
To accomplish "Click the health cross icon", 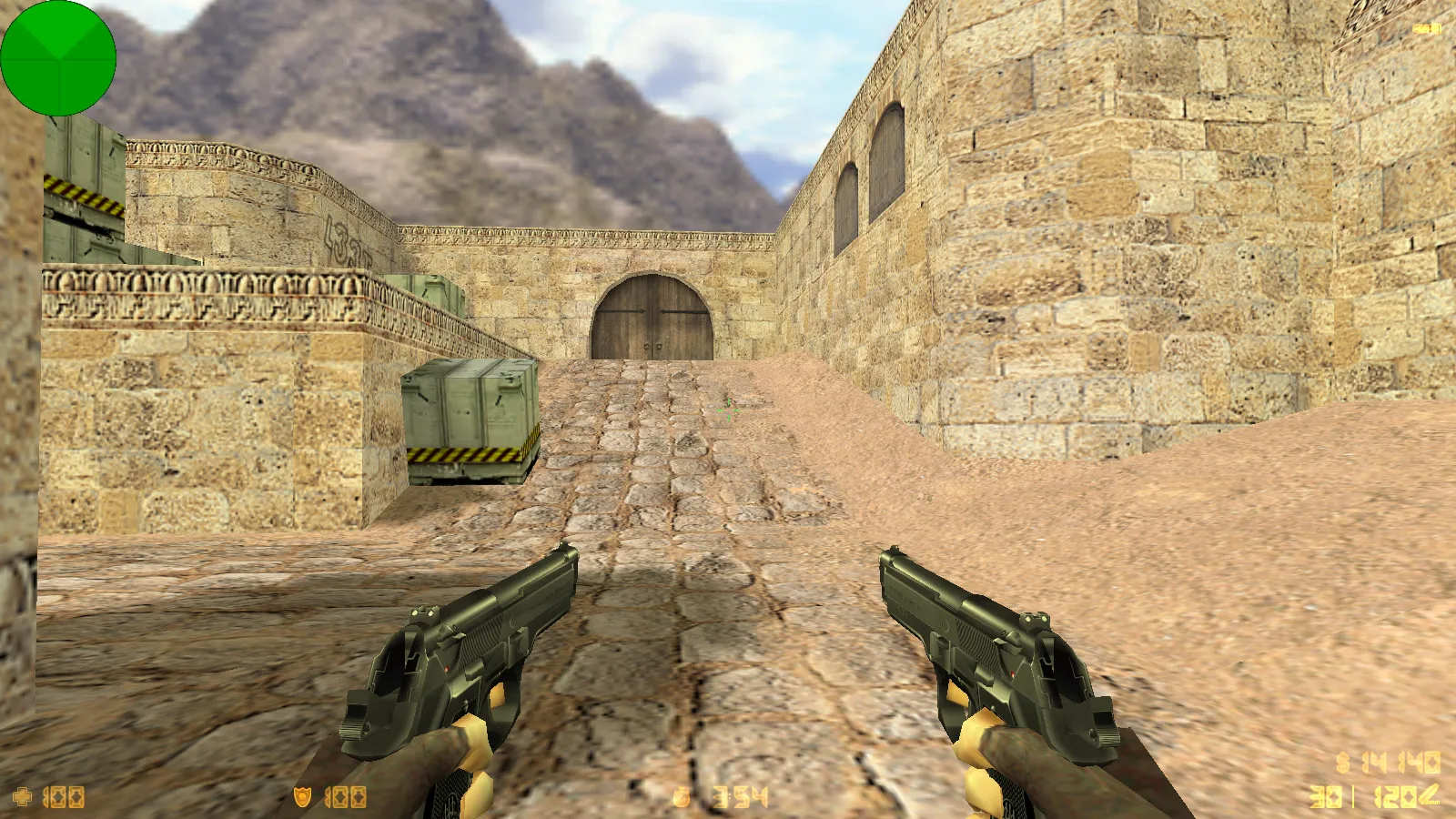I will [22, 797].
